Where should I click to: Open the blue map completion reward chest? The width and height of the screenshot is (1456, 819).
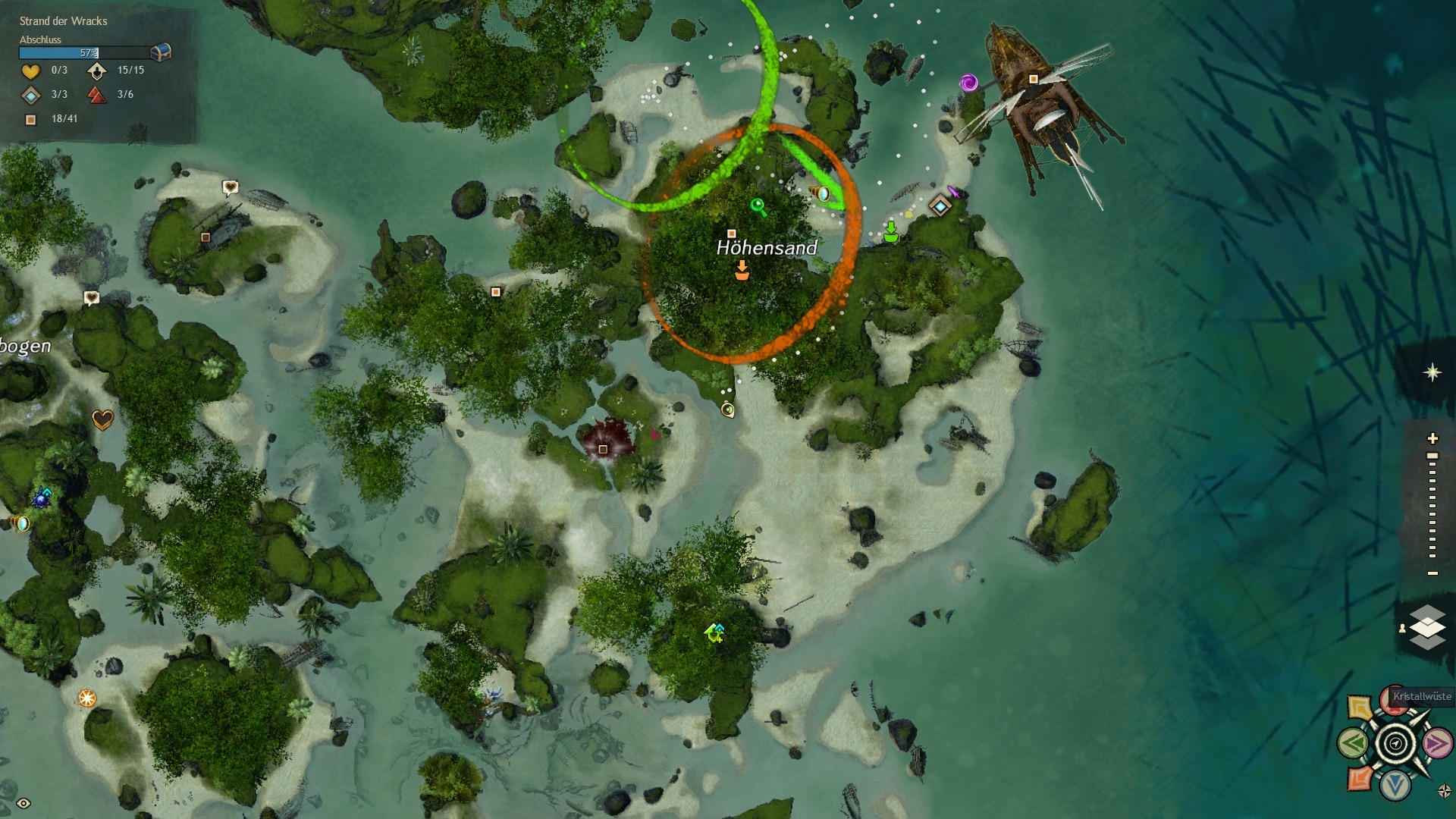(x=161, y=52)
